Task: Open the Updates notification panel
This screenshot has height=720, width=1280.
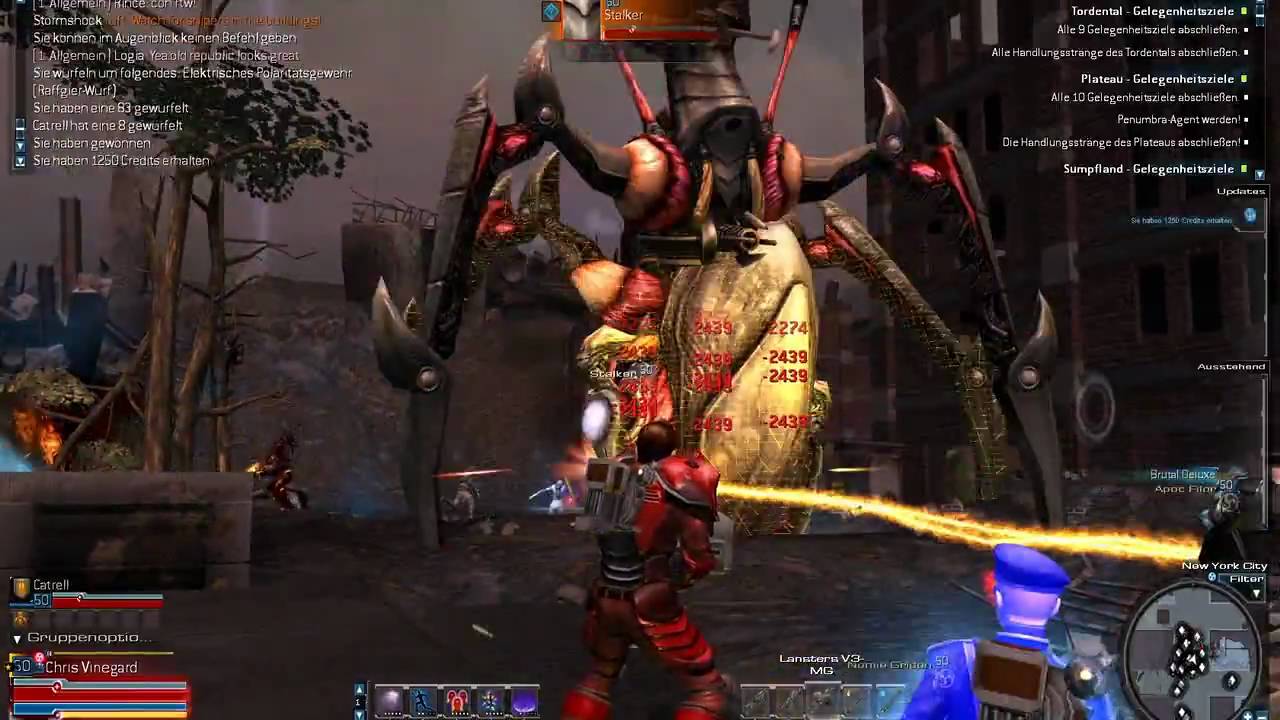Action: click(x=1240, y=191)
